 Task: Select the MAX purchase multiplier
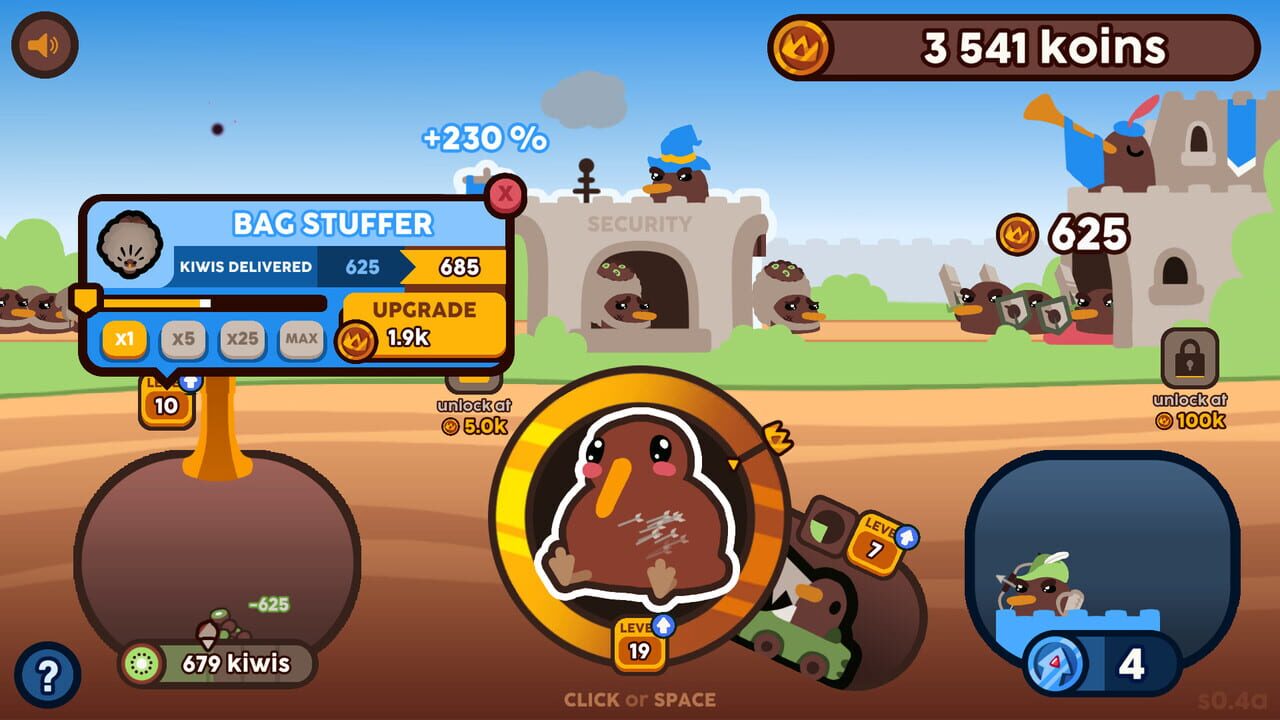pos(302,339)
